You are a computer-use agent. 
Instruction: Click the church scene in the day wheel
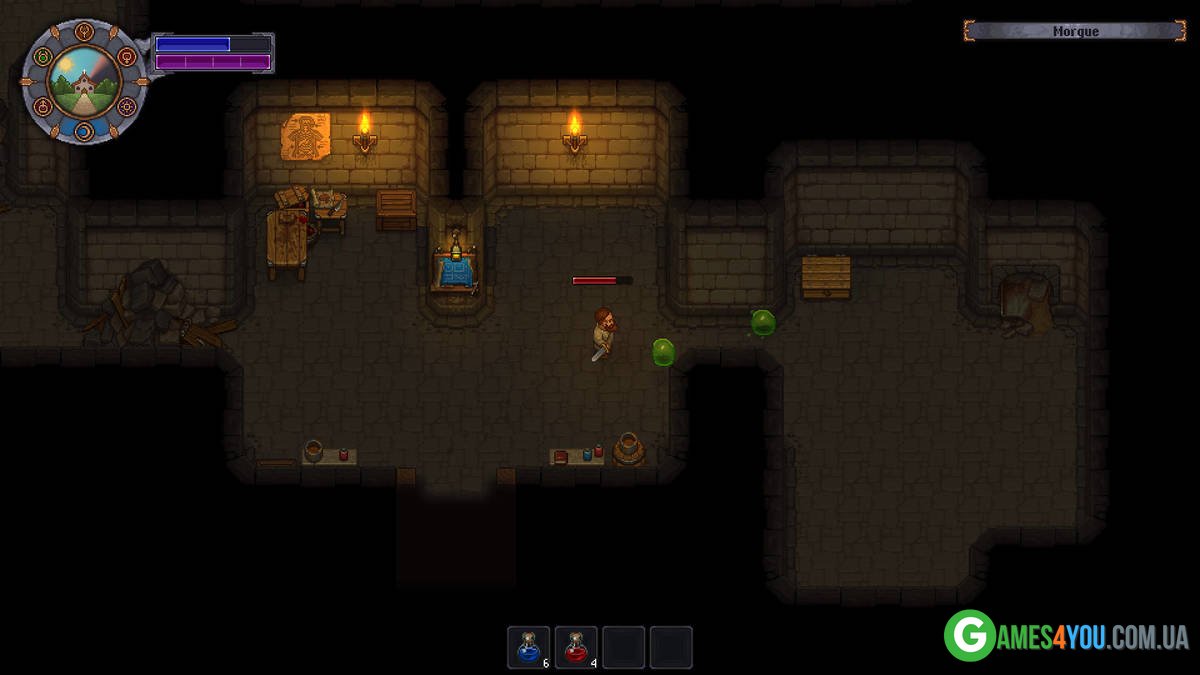tap(84, 82)
